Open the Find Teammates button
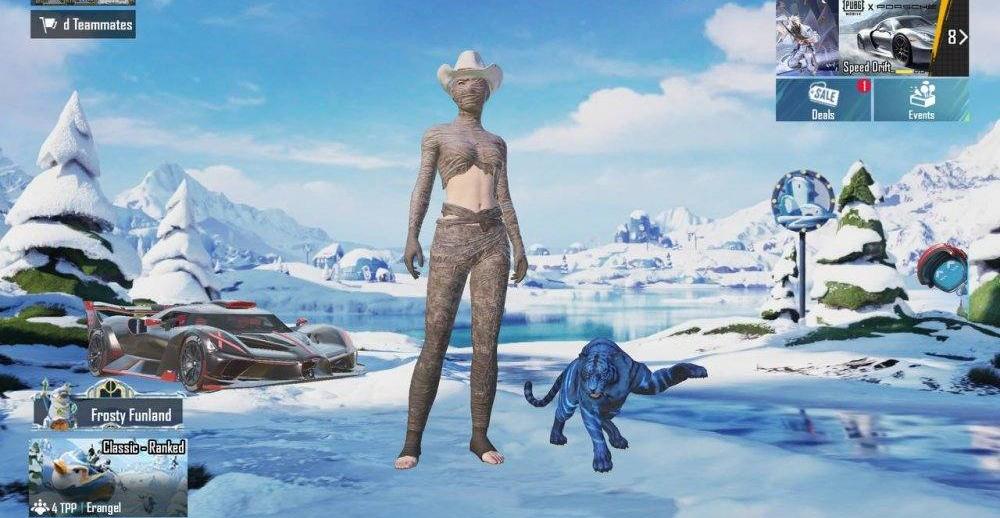The width and height of the screenshot is (1000, 518). (x=83, y=24)
